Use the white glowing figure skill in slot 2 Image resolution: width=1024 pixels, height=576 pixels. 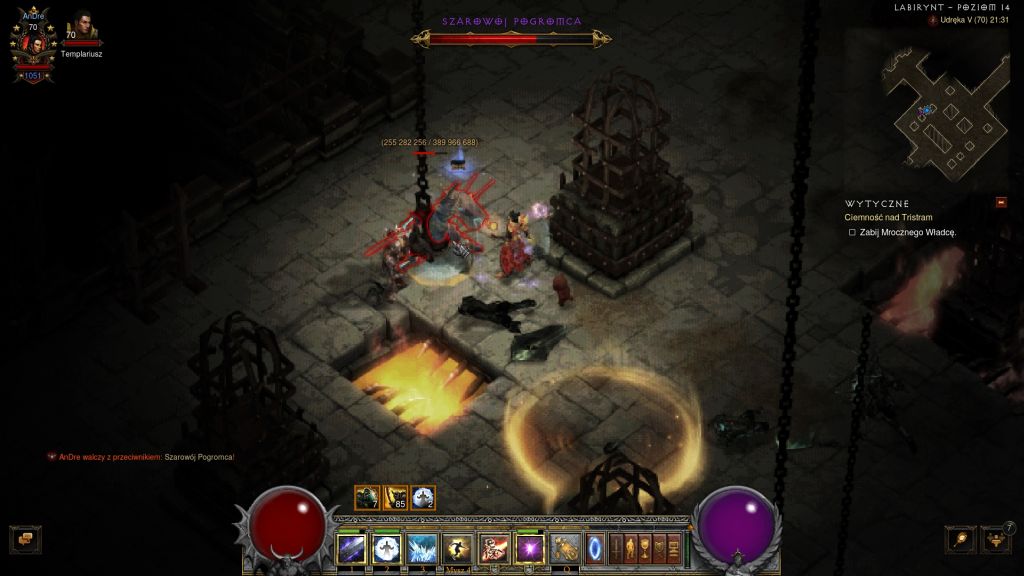pyautogui.click(x=387, y=549)
